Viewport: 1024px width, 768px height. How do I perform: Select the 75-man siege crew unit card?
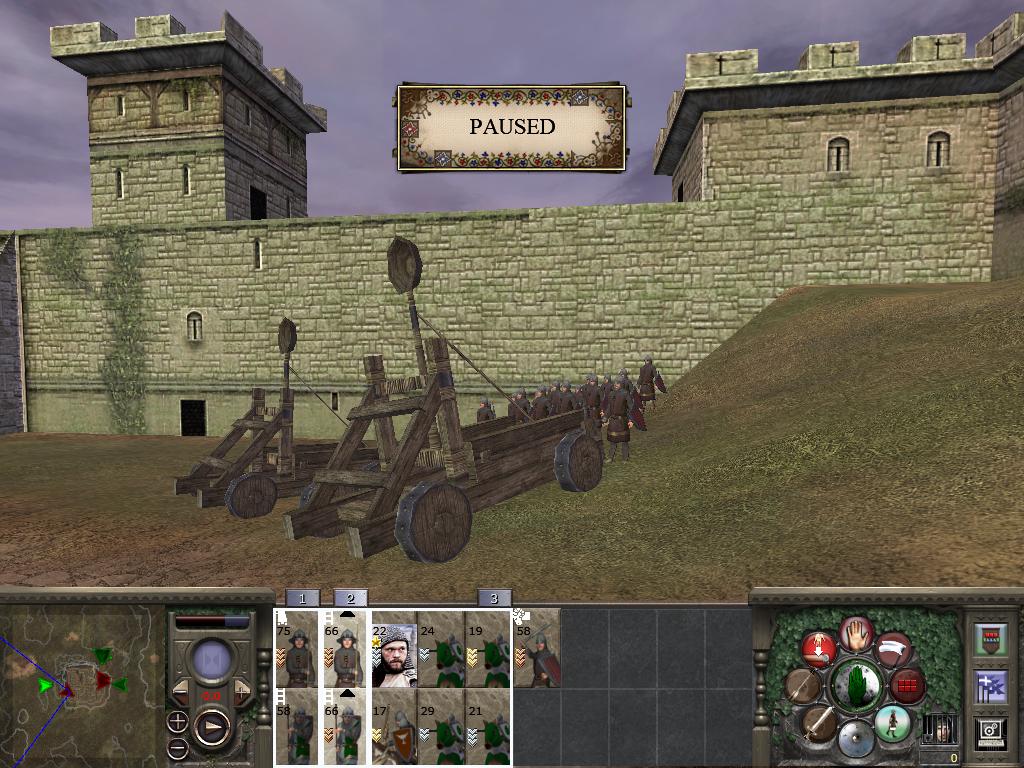(x=297, y=650)
